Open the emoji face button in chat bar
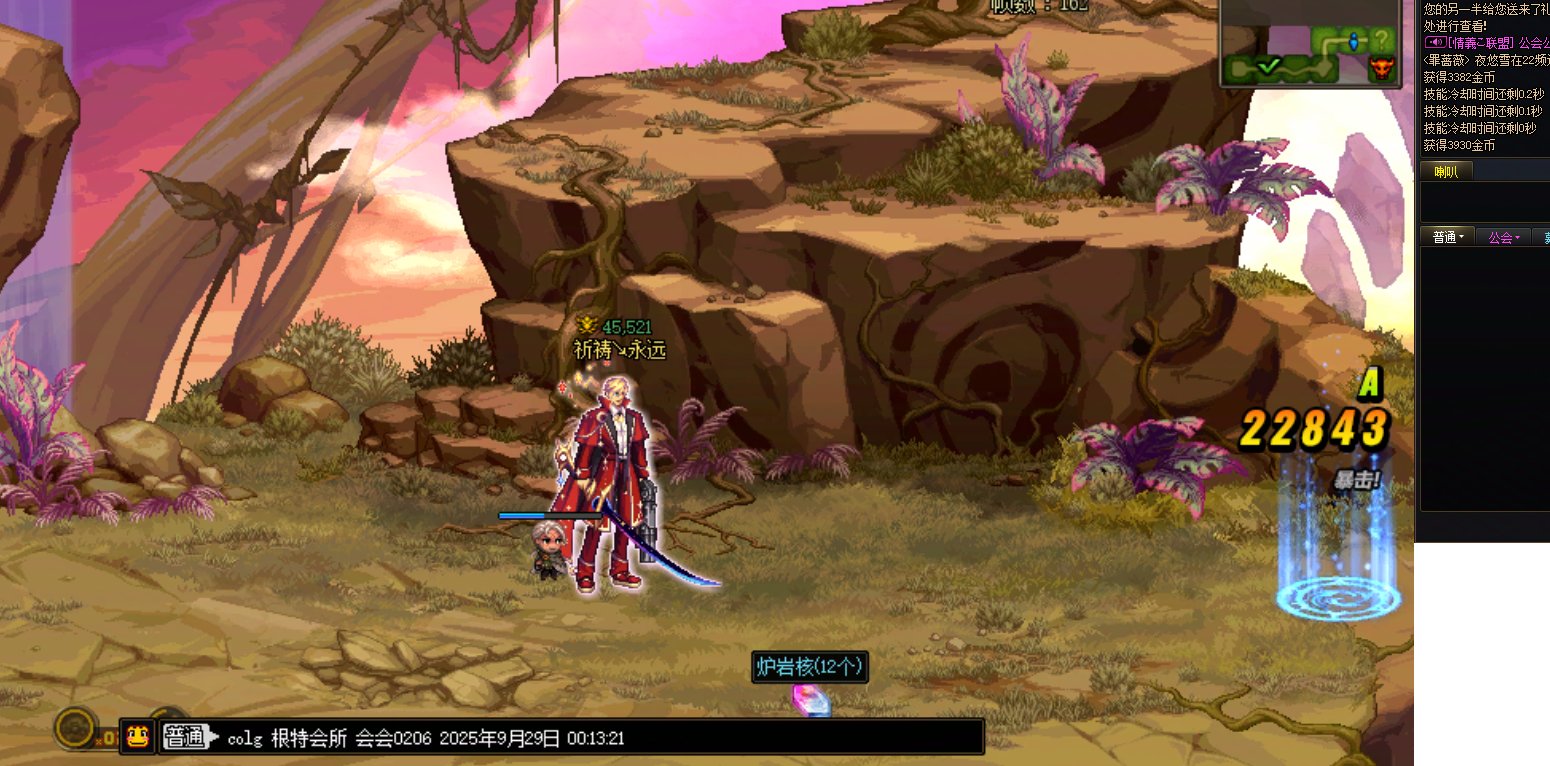 tap(138, 737)
